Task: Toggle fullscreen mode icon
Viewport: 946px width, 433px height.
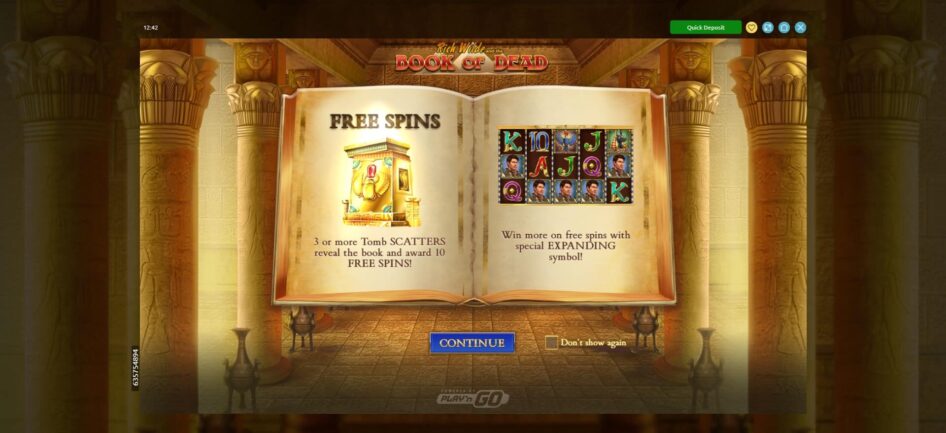Action: coord(768,27)
